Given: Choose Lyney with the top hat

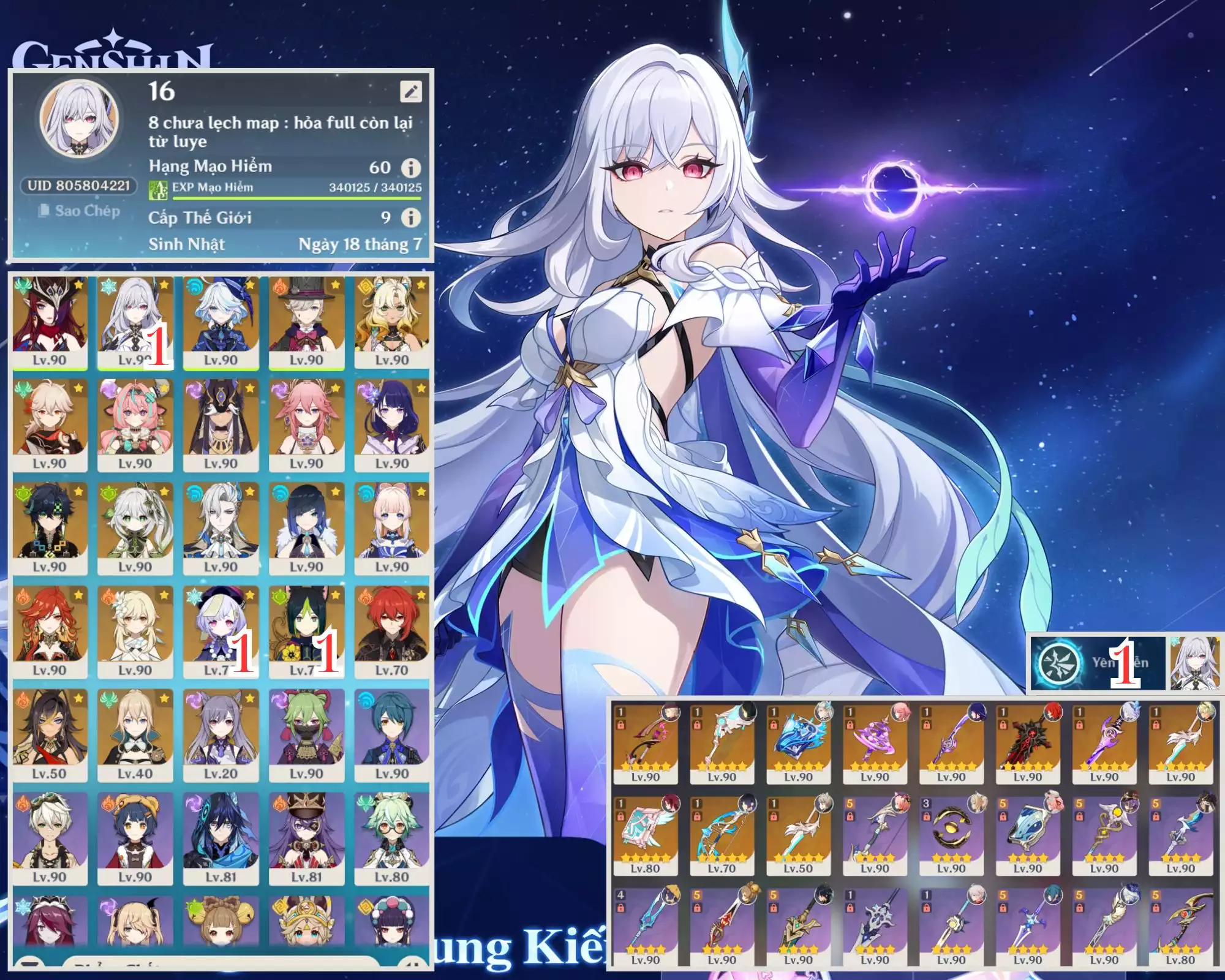Looking at the screenshot, I should click(x=306, y=321).
